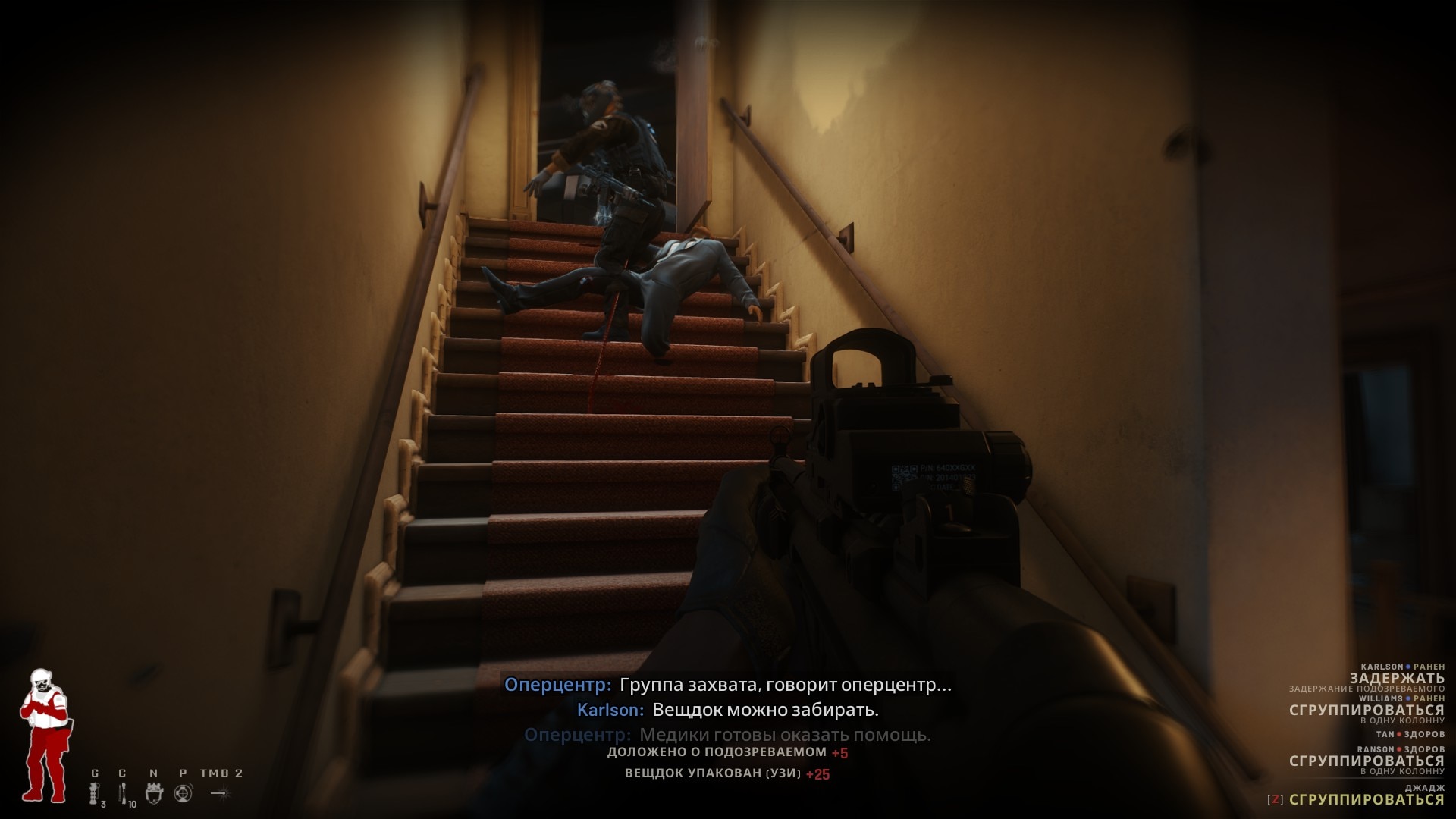Select the chemlight icon under C

click(122, 792)
